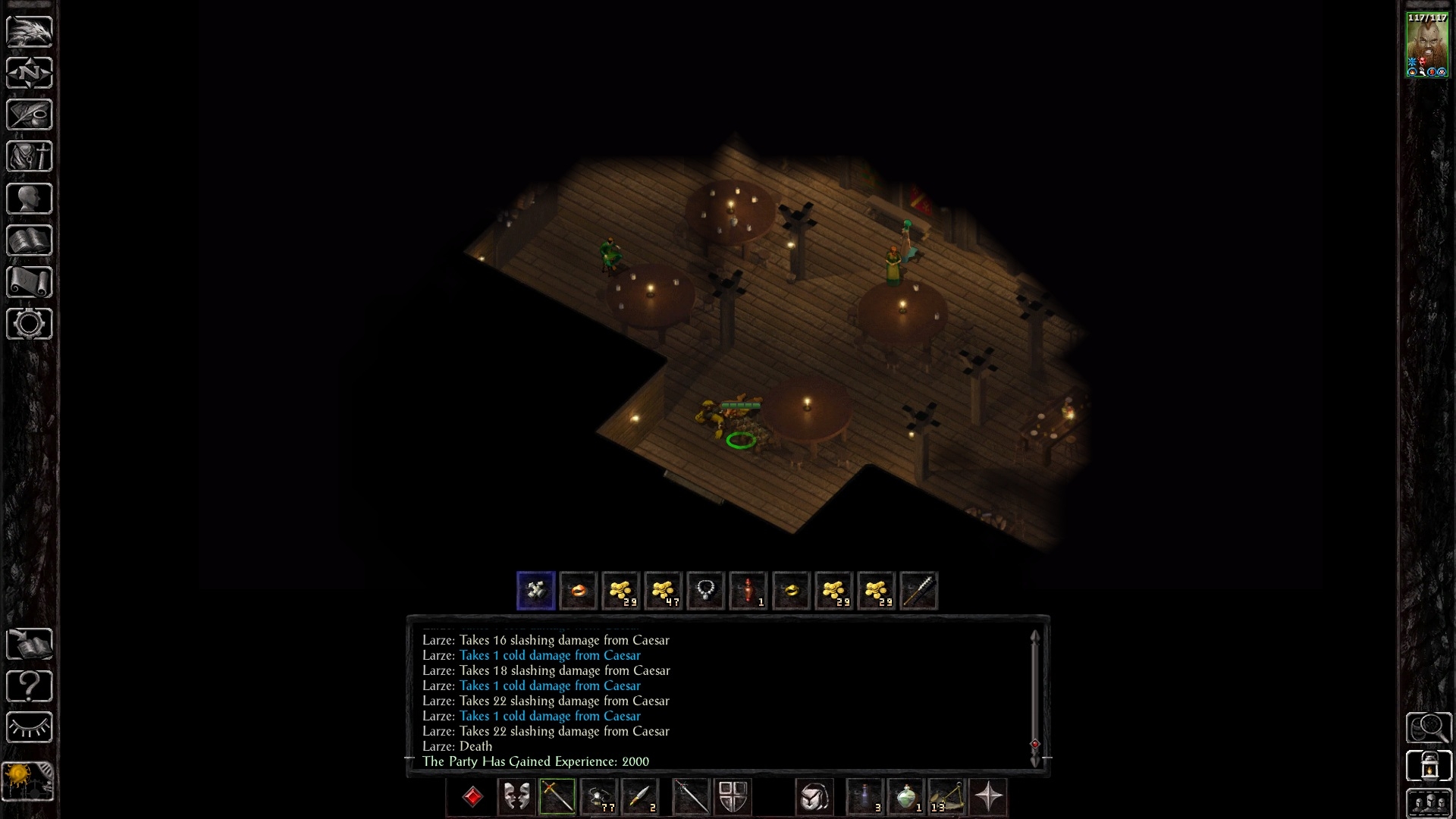1456x819 pixels.
Task: Click the quick save book button
Action: tap(30, 644)
